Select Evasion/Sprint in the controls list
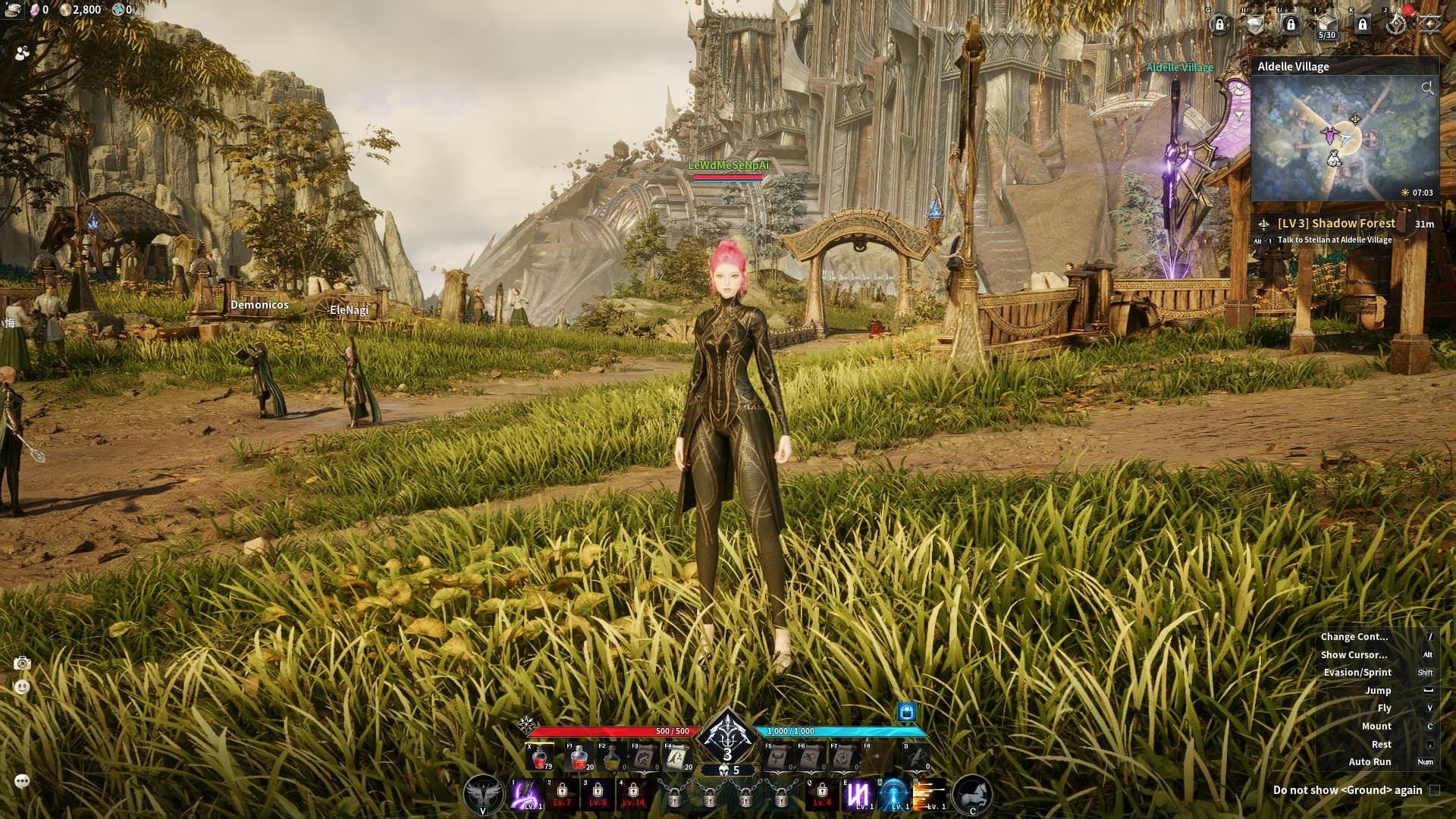1456x819 pixels. (1357, 672)
